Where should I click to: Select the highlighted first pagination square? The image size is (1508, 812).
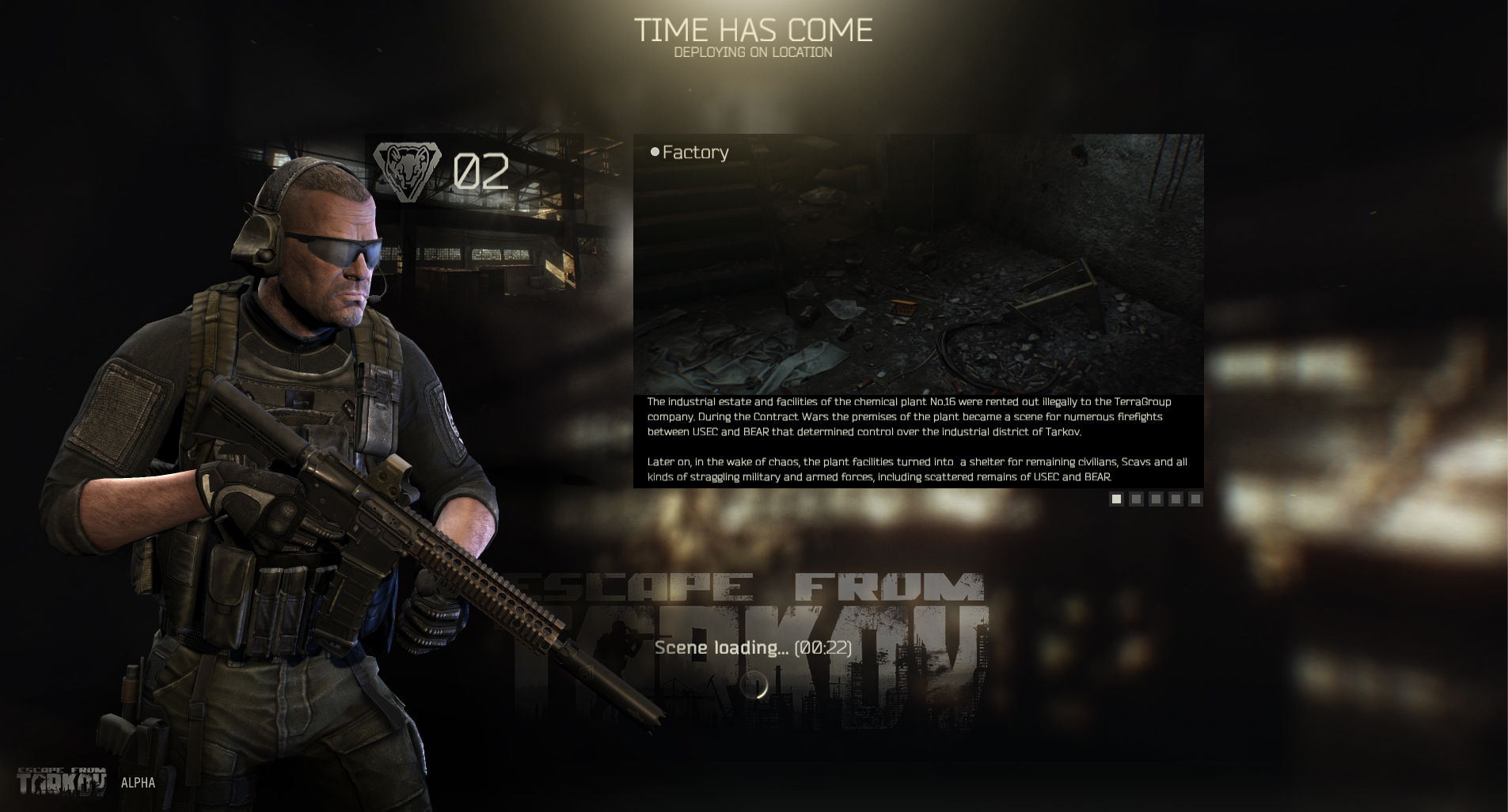[1116, 499]
